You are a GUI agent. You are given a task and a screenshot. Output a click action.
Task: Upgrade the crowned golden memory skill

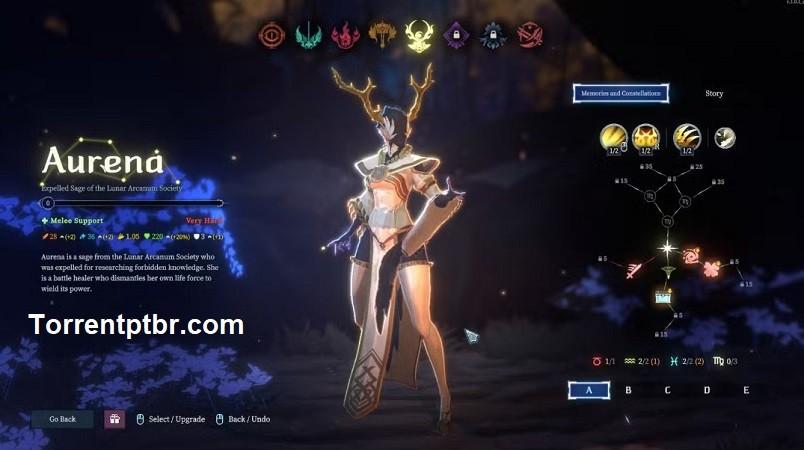(646, 137)
